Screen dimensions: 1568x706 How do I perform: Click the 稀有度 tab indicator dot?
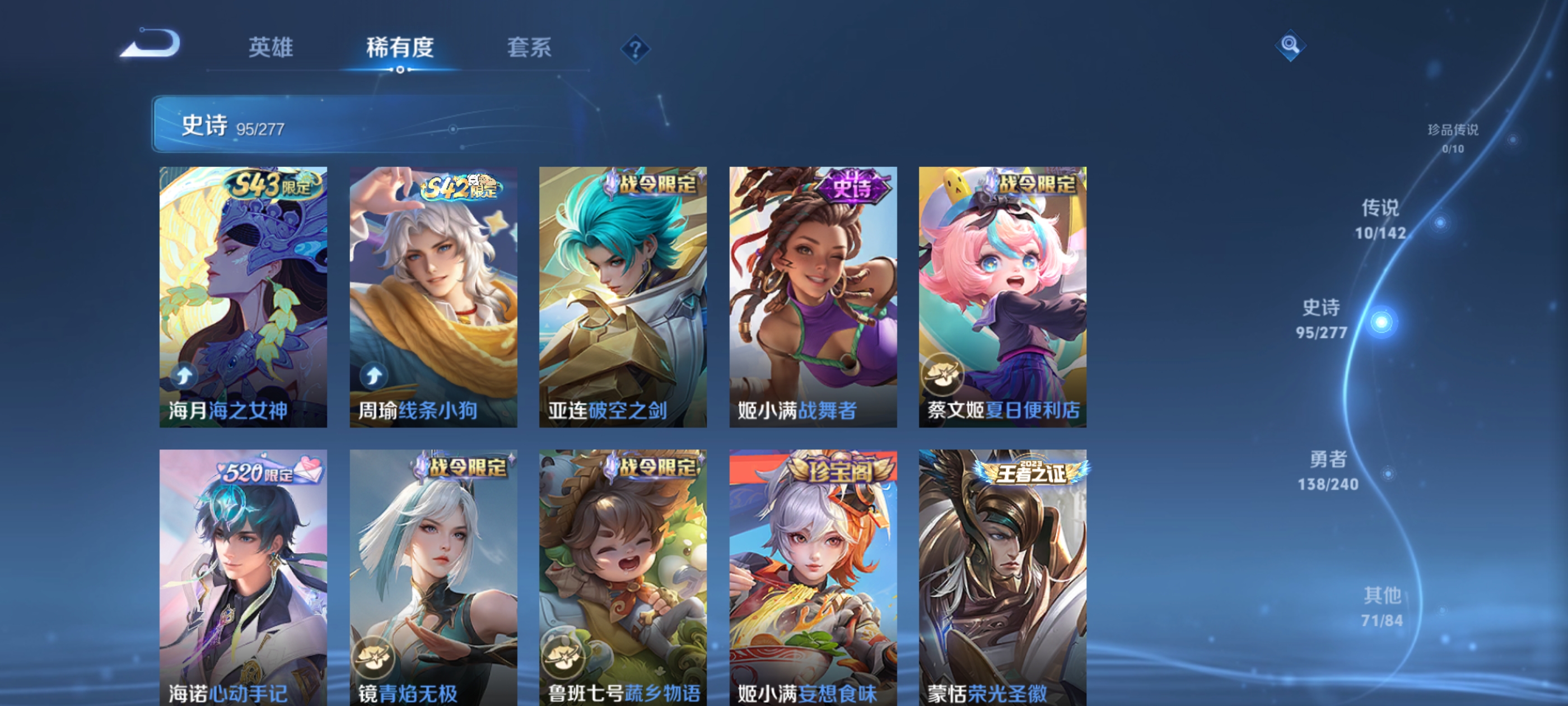401,70
